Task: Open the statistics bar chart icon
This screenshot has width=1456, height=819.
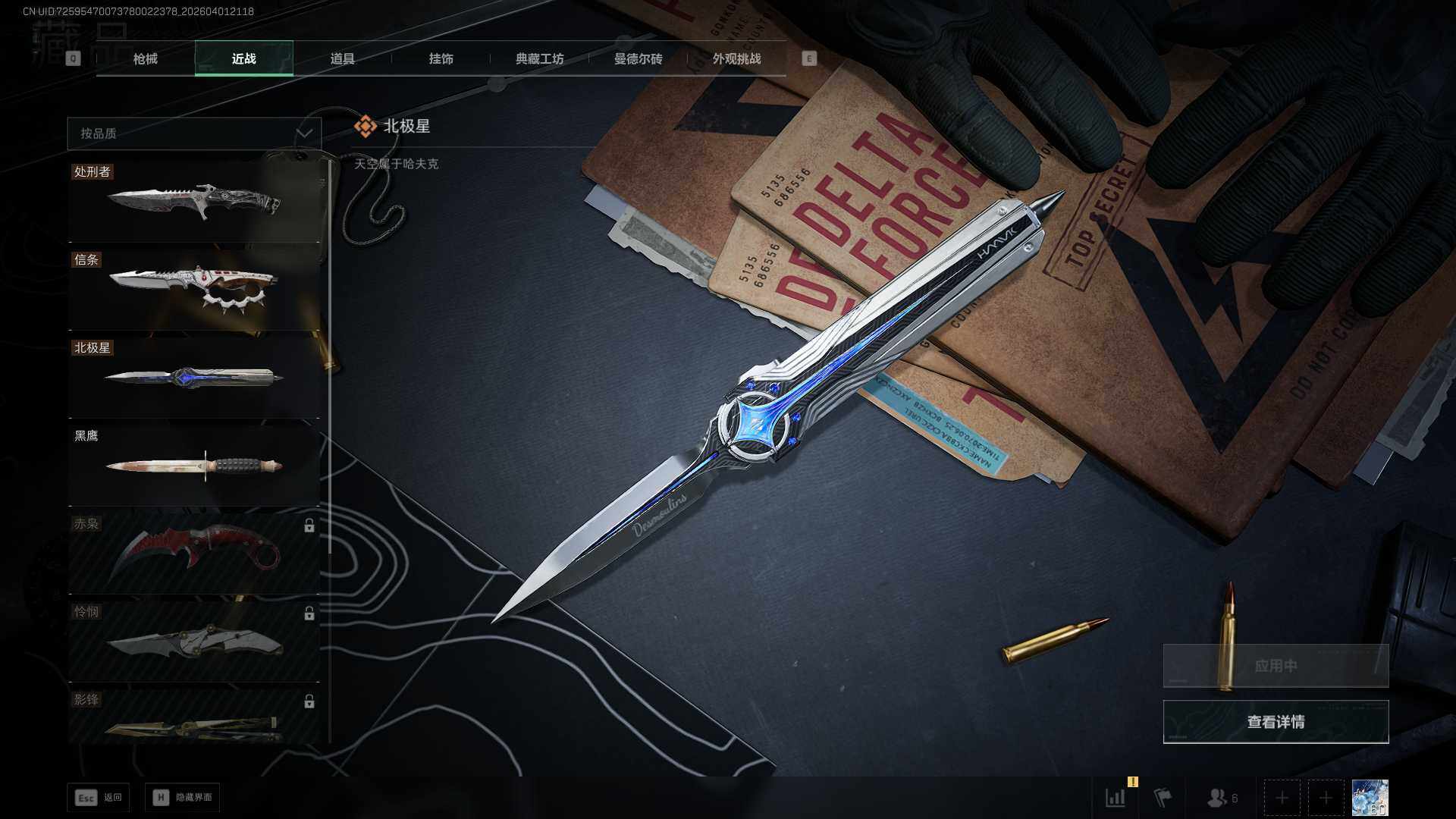Action: pyautogui.click(x=1116, y=798)
